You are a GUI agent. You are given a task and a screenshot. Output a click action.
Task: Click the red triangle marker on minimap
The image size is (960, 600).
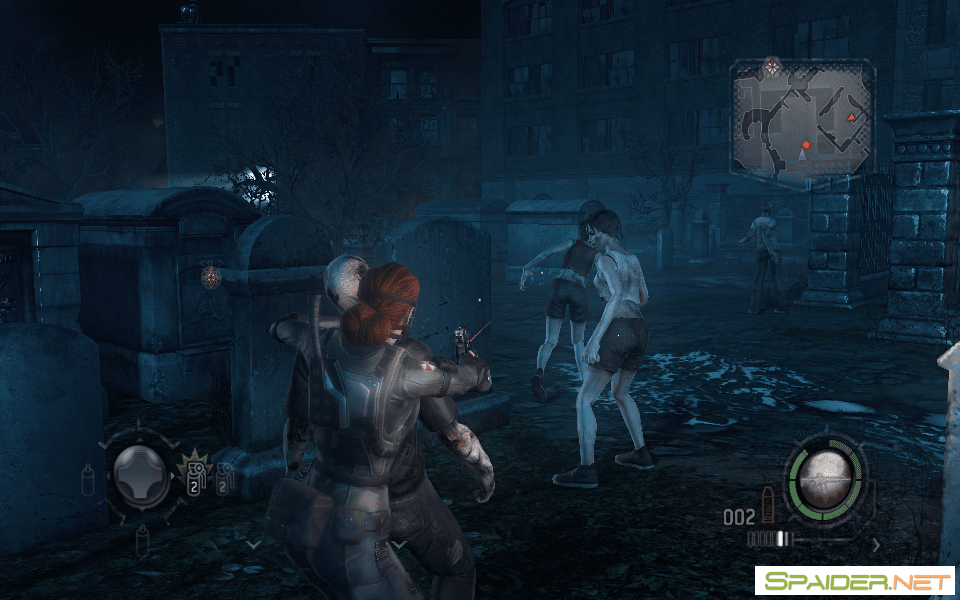[x=852, y=118]
